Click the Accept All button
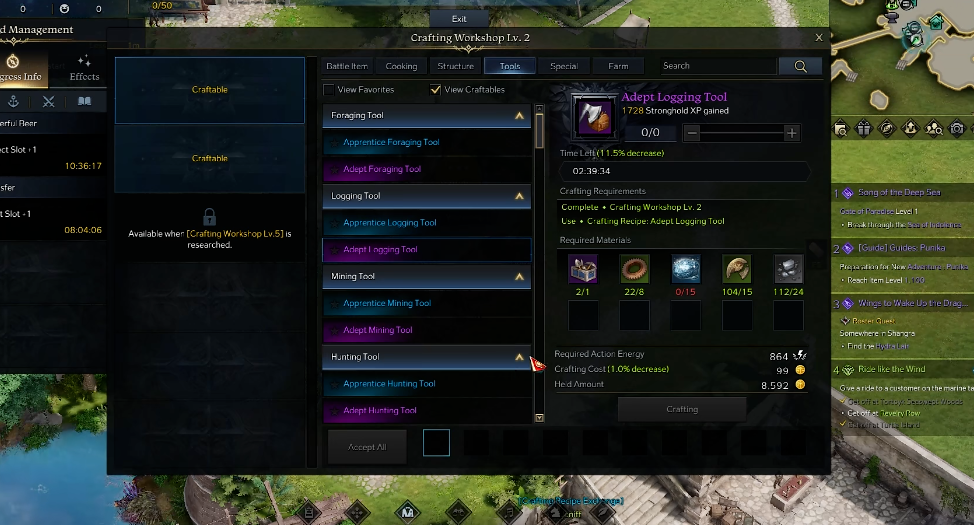 tap(367, 447)
